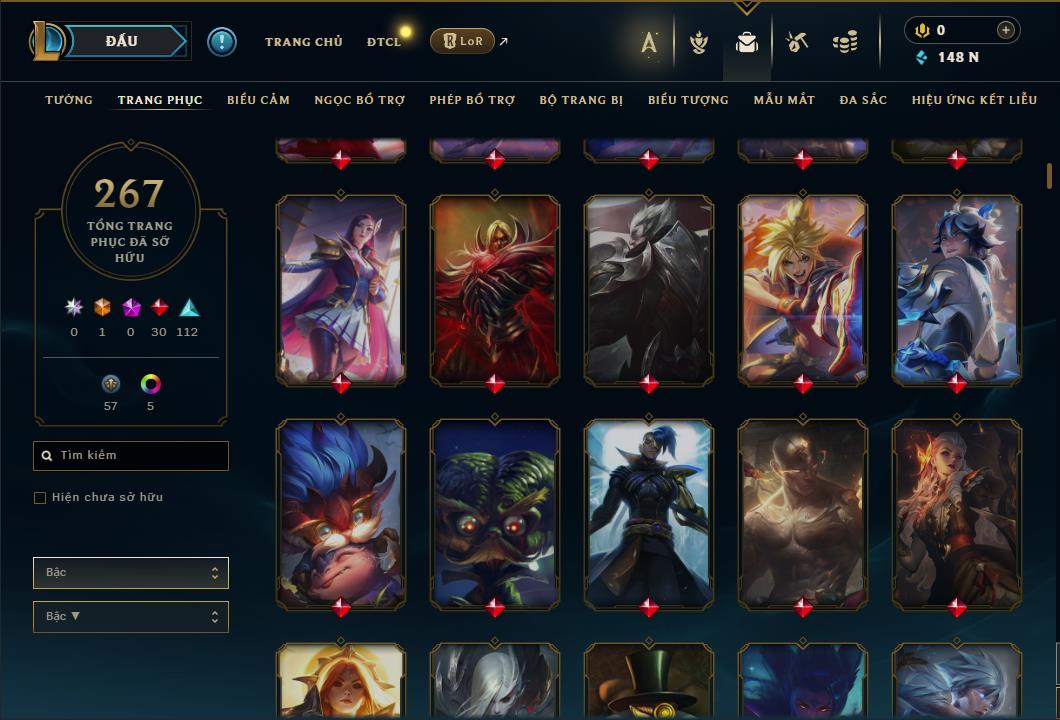Open the upper Bậc dropdown
The image size is (1060, 720).
click(131, 573)
